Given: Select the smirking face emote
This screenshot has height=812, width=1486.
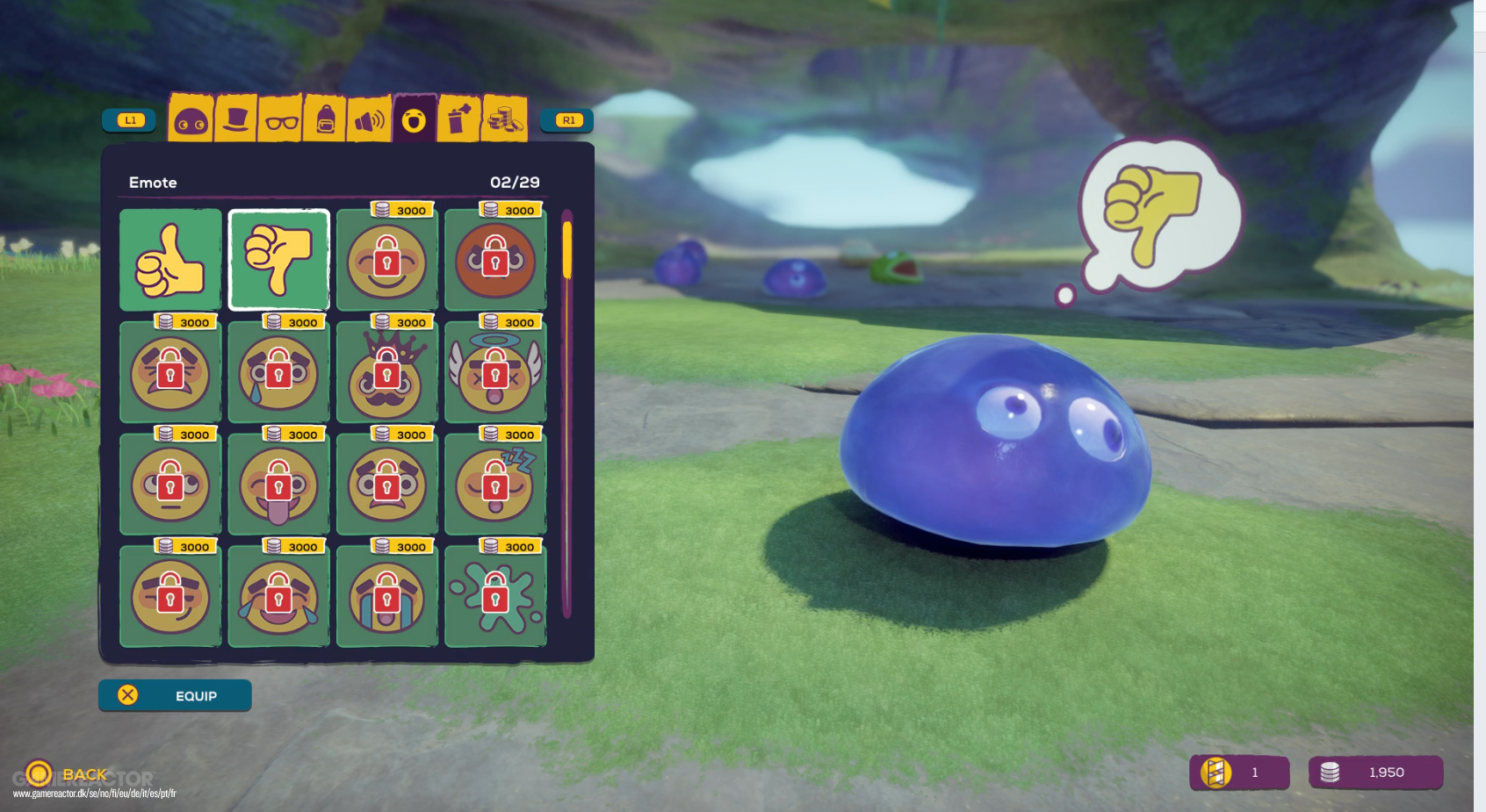Looking at the screenshot, I should (170, 597).
